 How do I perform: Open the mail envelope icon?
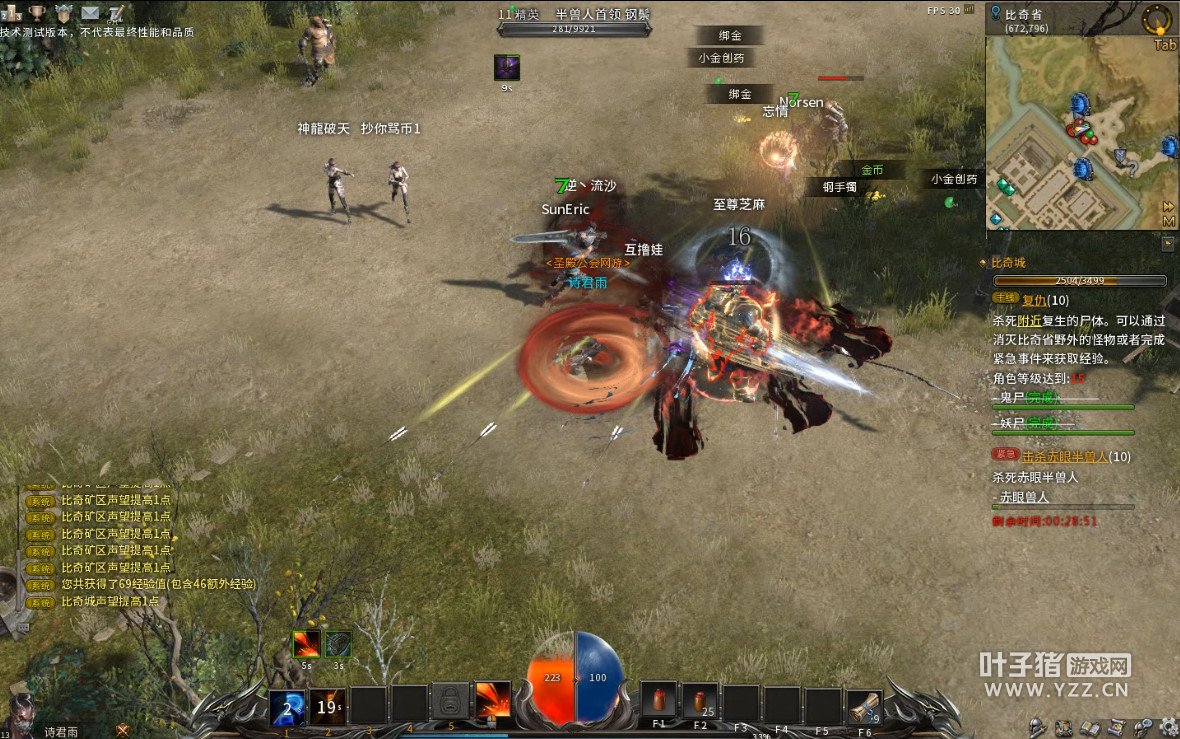[x=90, y=14]
